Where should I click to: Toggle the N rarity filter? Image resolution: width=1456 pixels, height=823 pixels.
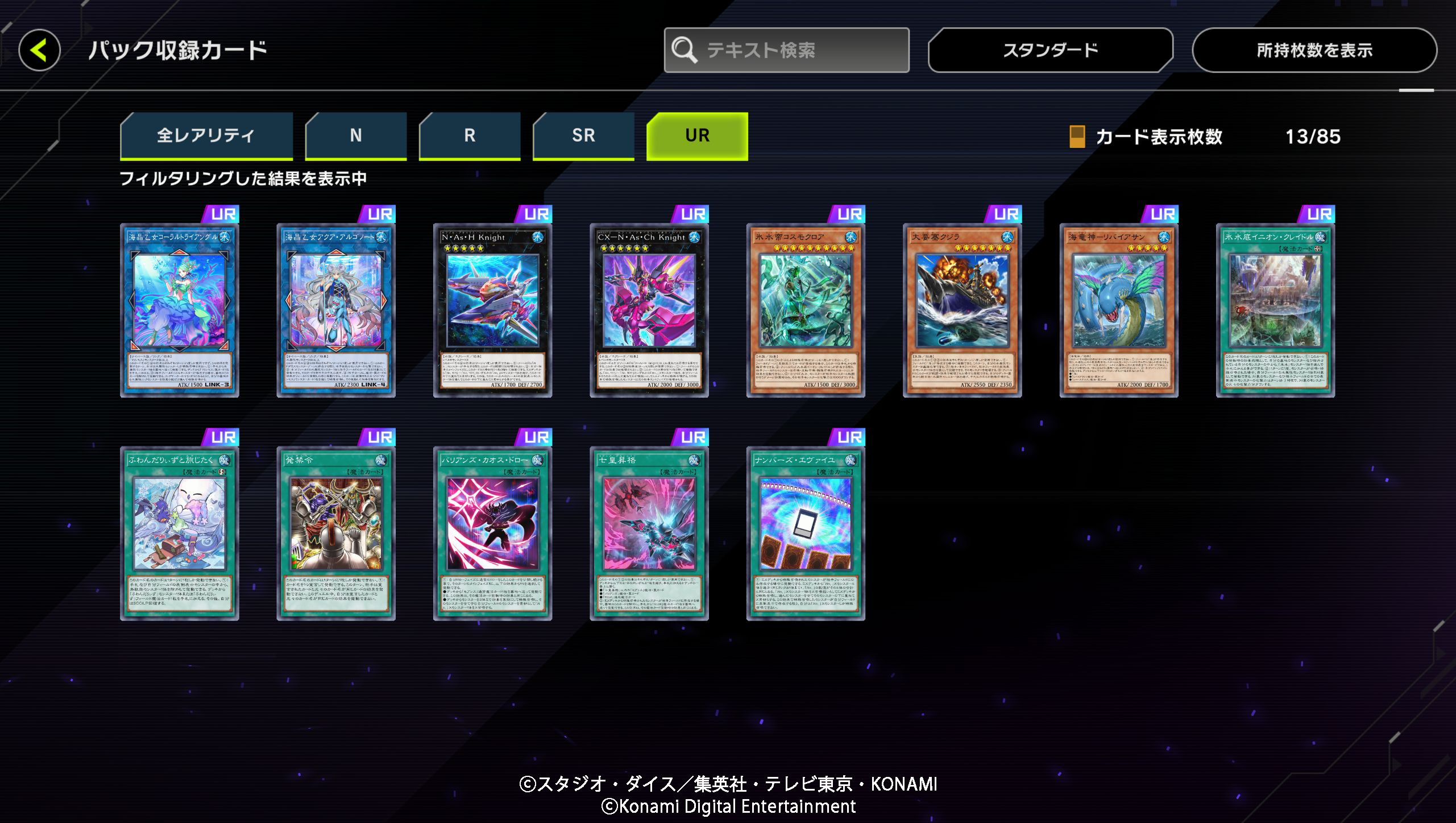point(356,135)
